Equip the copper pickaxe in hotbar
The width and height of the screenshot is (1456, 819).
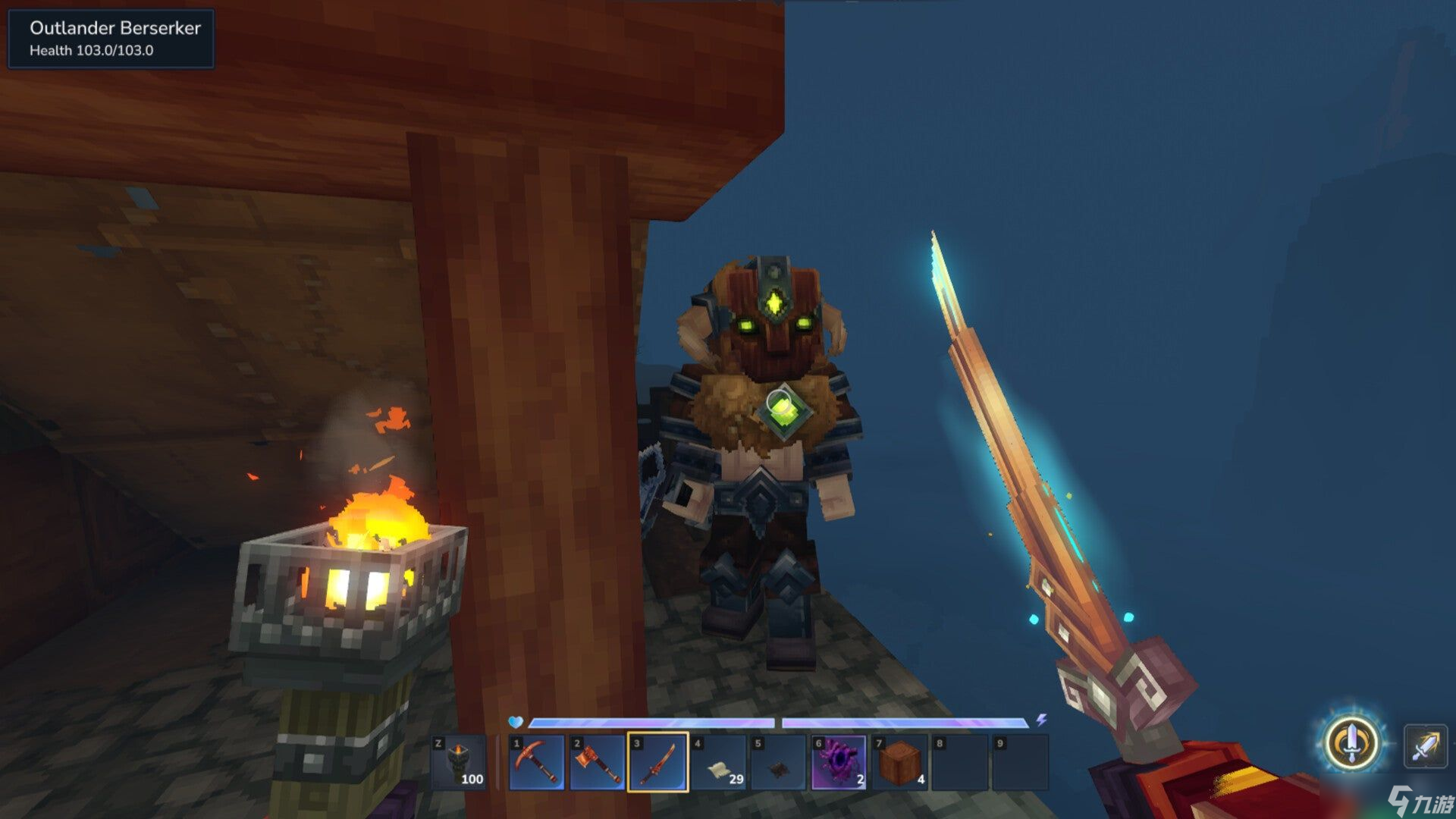[537, 762]
